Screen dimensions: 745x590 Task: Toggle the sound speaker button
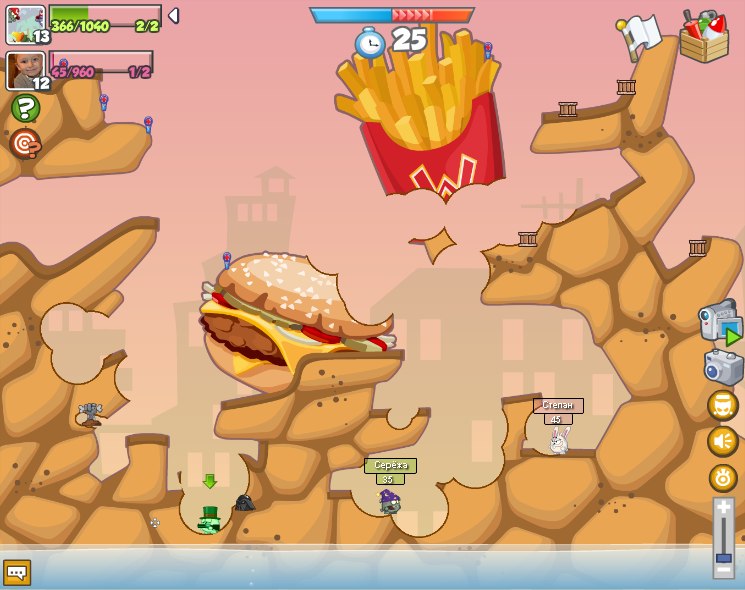point(723,441)
